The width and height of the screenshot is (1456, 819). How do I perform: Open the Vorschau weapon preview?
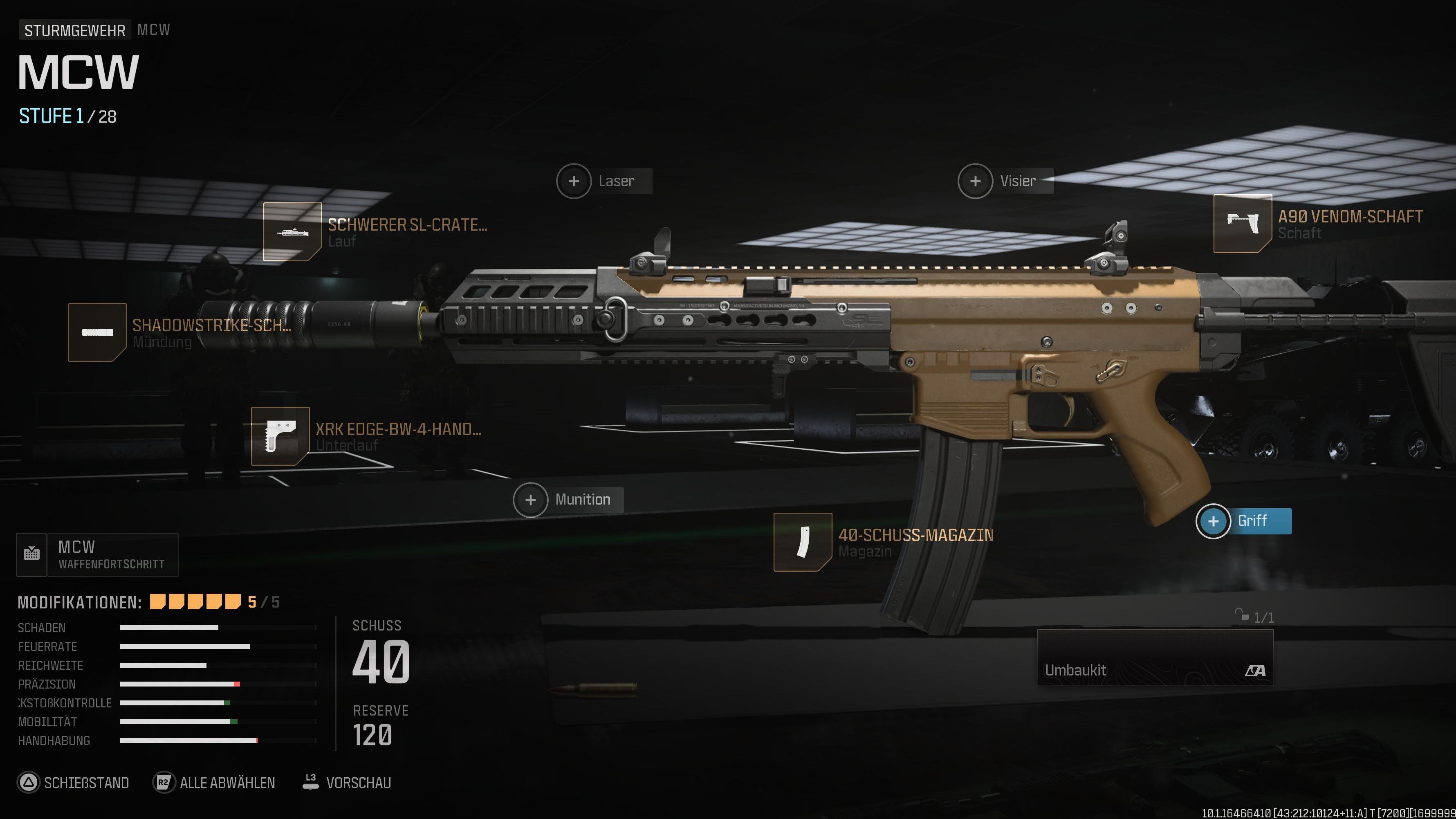(x=359, y=783)
